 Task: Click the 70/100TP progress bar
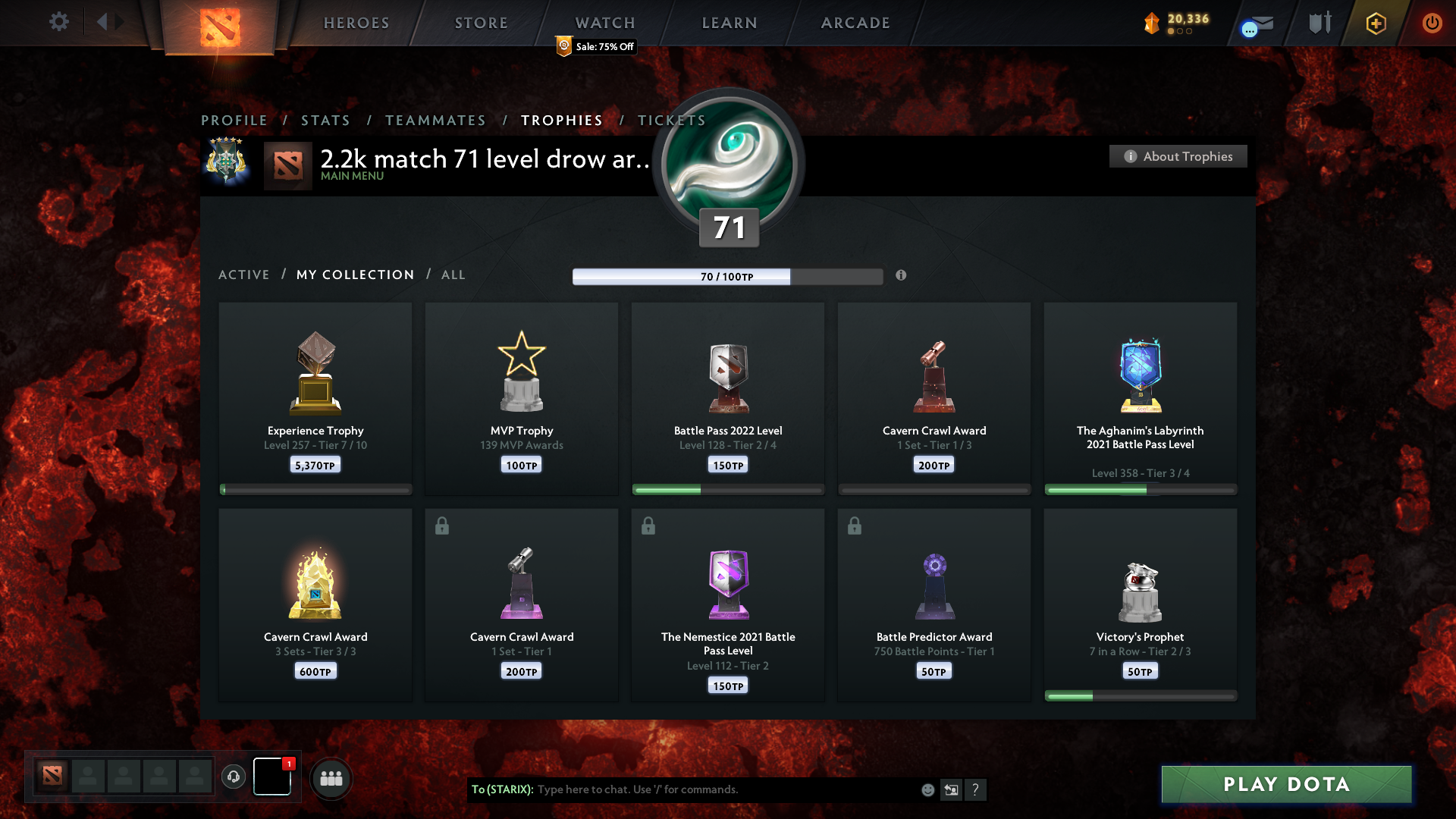726,277
